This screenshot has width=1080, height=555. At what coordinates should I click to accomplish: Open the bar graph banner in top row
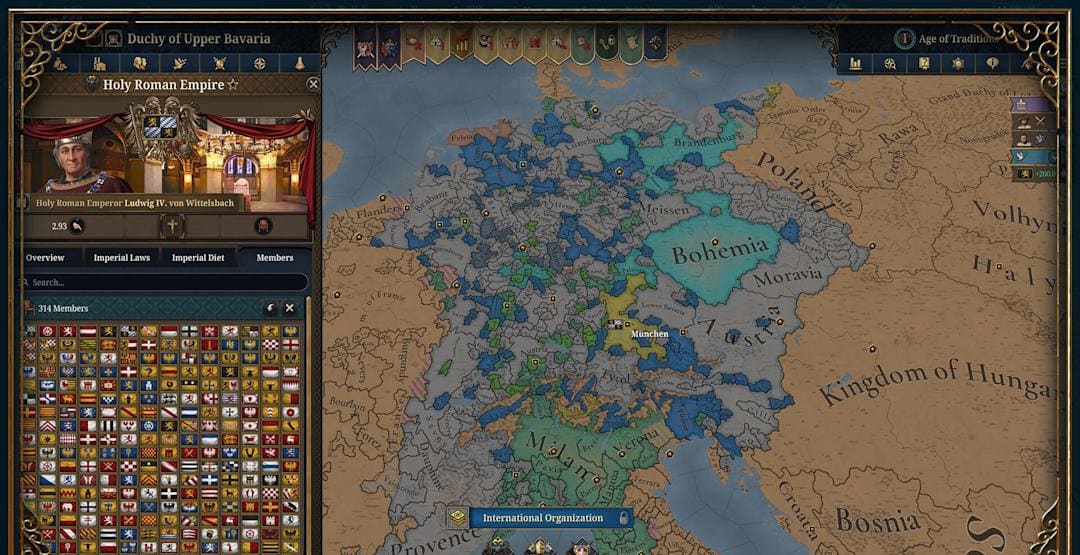461,44
